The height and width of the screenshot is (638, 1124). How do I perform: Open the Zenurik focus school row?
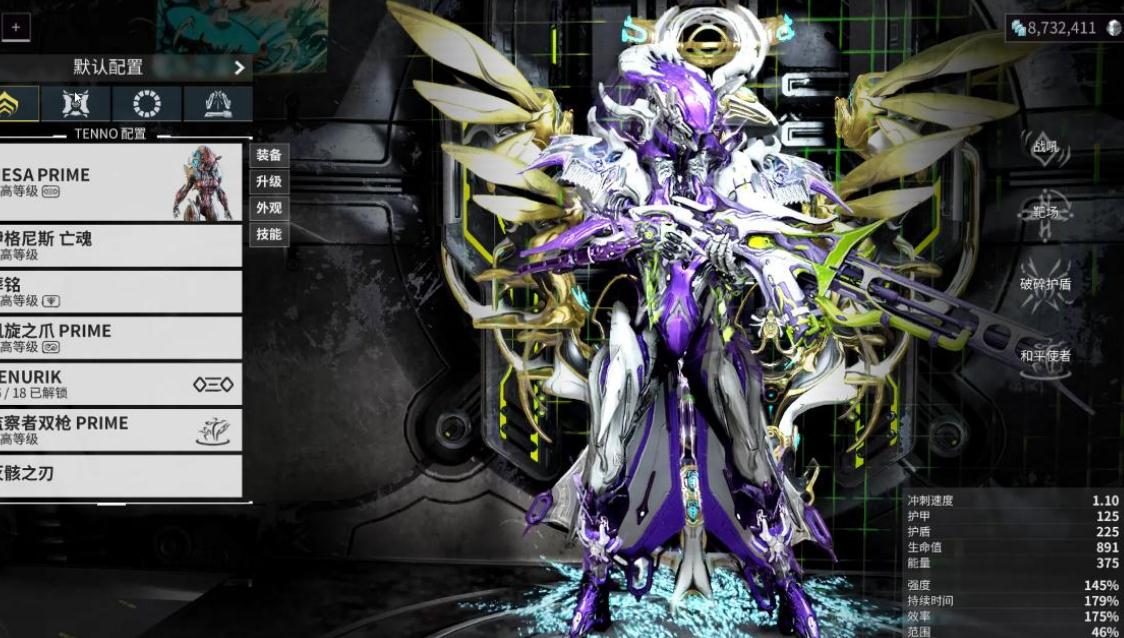click(120, 384)
